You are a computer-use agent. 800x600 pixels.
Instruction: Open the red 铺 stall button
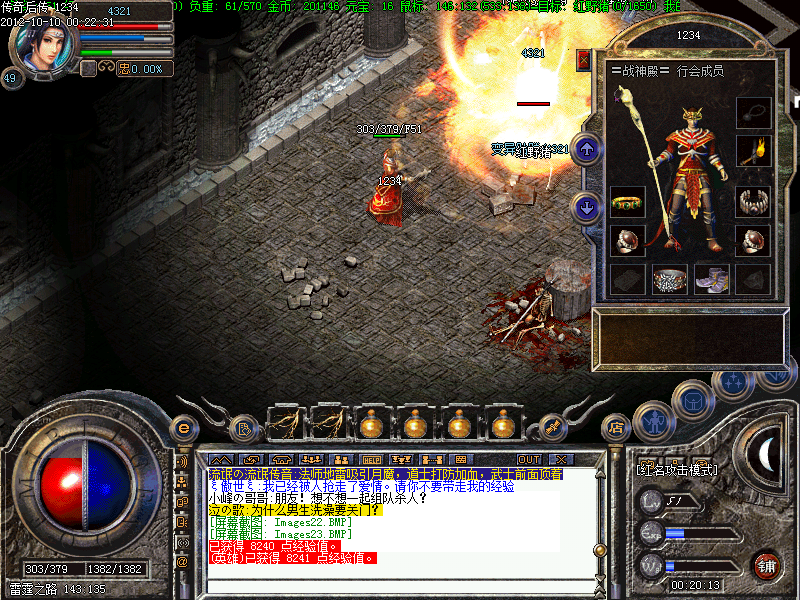[x=767, y=564]
